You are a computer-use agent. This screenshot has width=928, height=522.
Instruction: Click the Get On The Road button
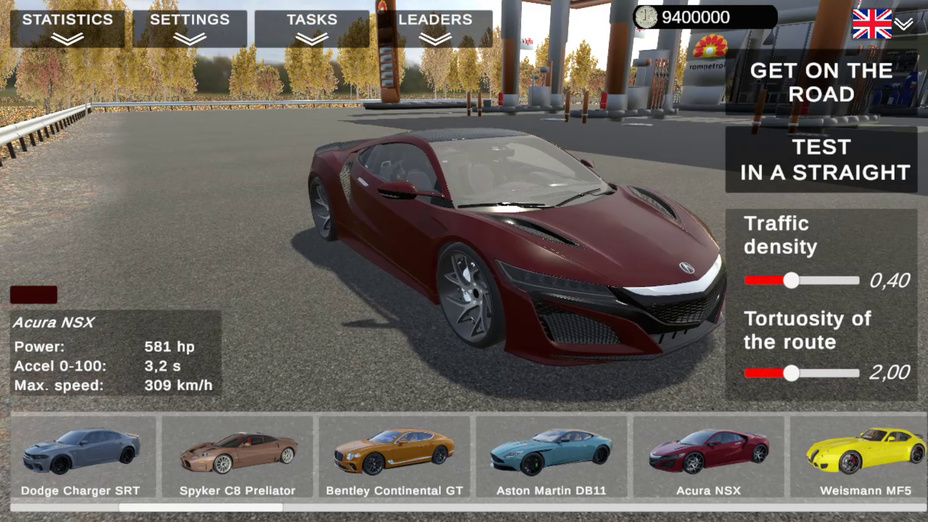[820, 82]
